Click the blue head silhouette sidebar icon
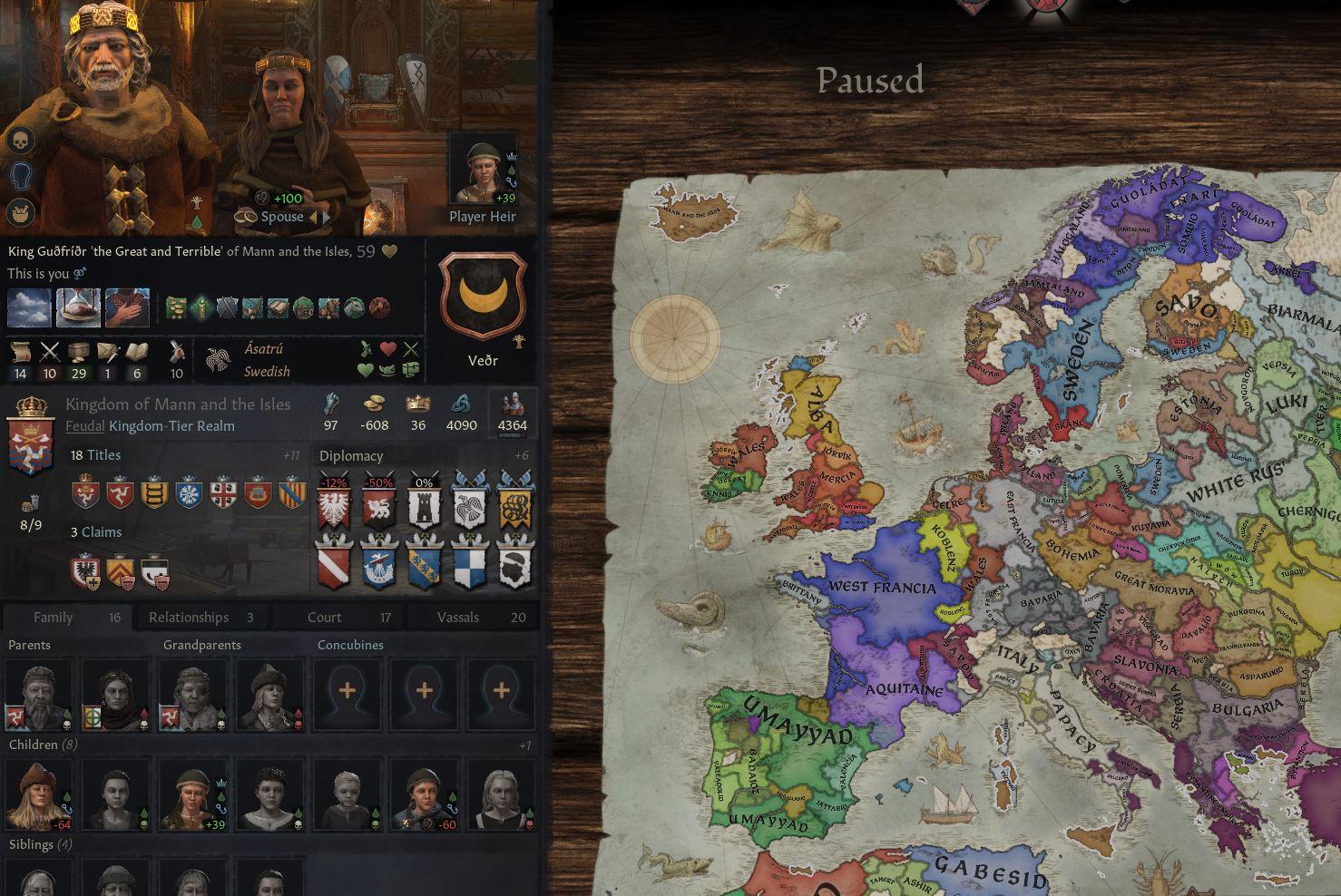1341x896 pixels. coord(20,178)
